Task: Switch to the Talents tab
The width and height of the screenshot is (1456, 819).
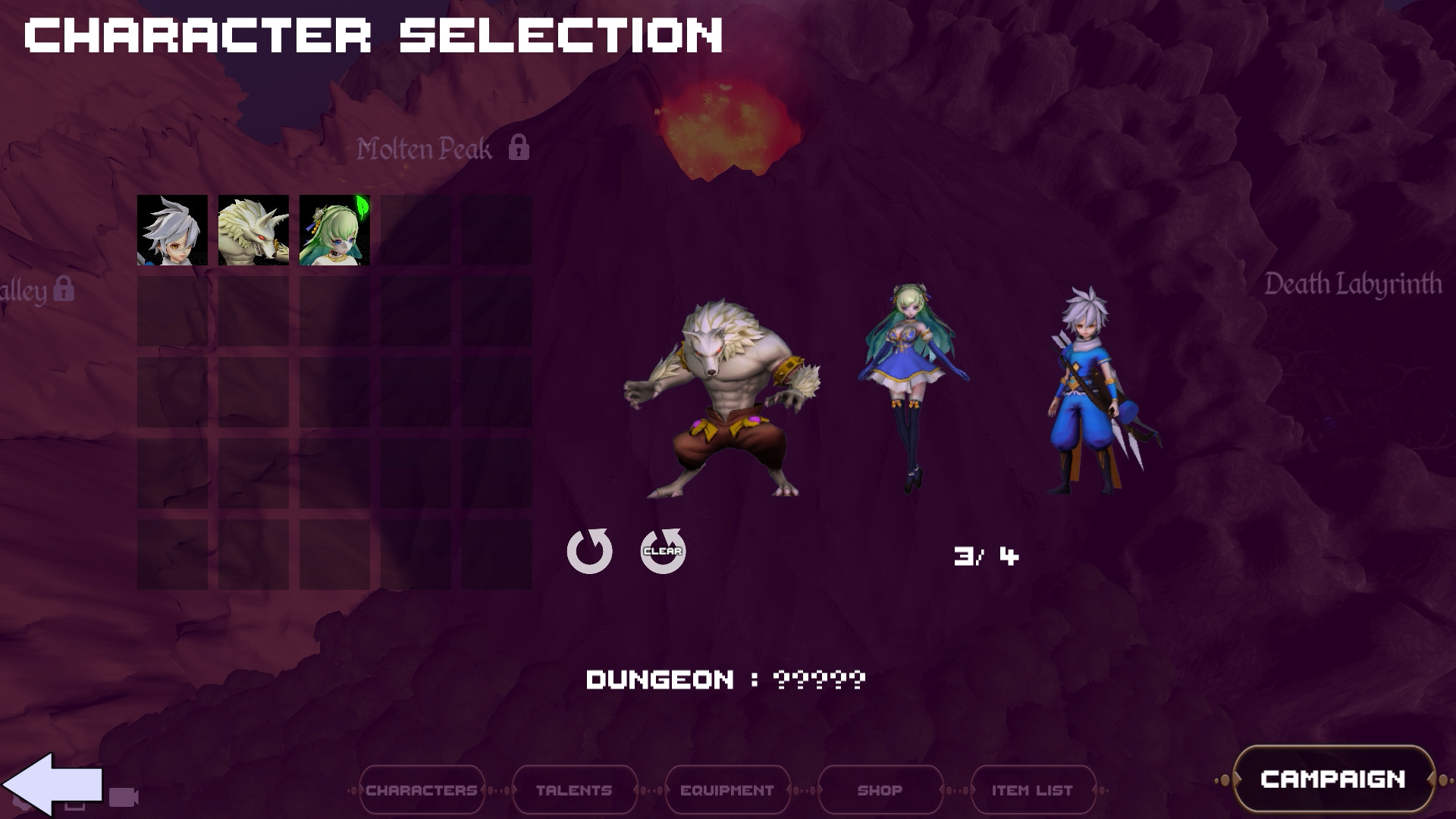Action: tap(574, 789)
